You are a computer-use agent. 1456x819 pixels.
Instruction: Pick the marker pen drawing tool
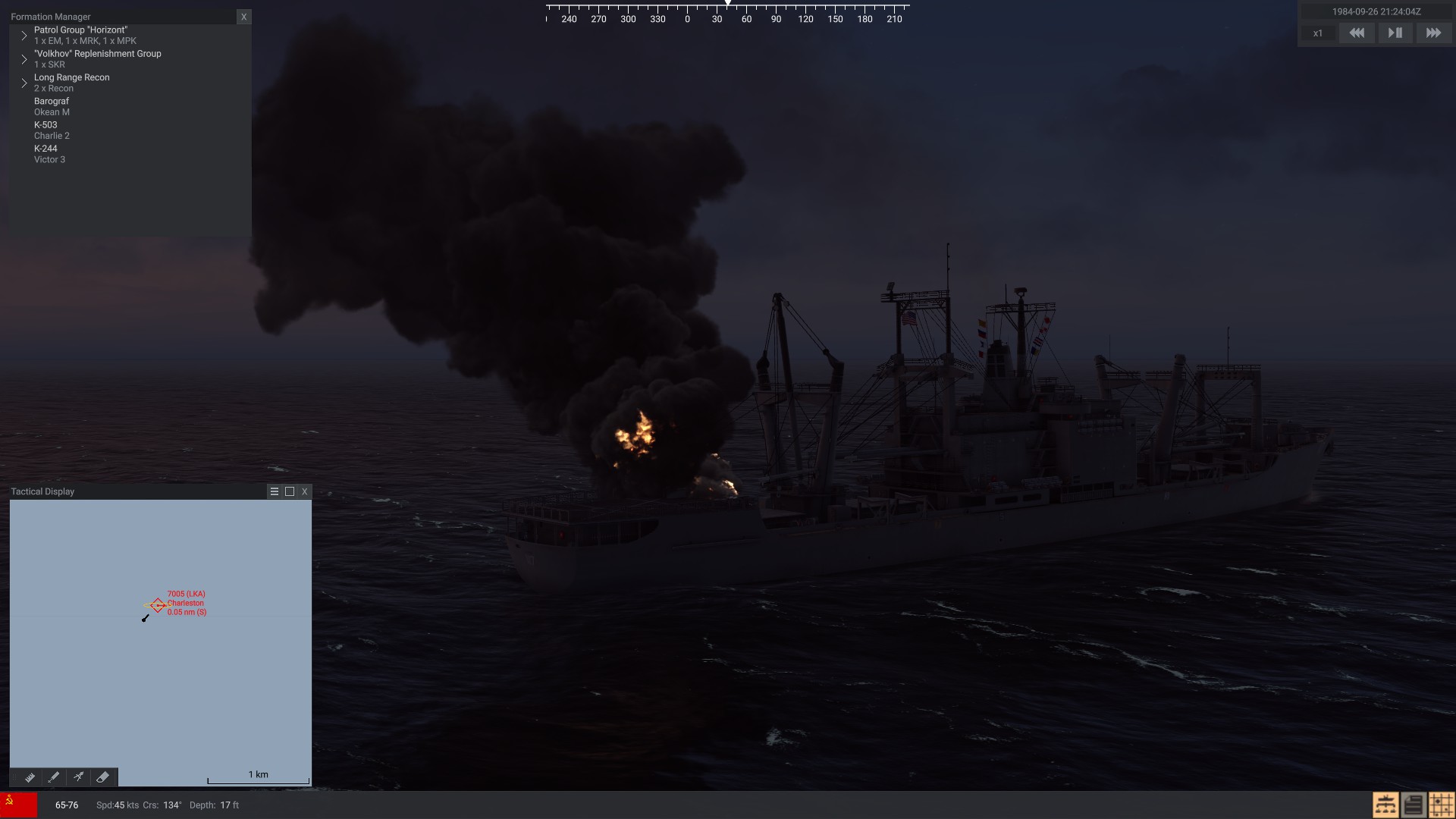54,777
